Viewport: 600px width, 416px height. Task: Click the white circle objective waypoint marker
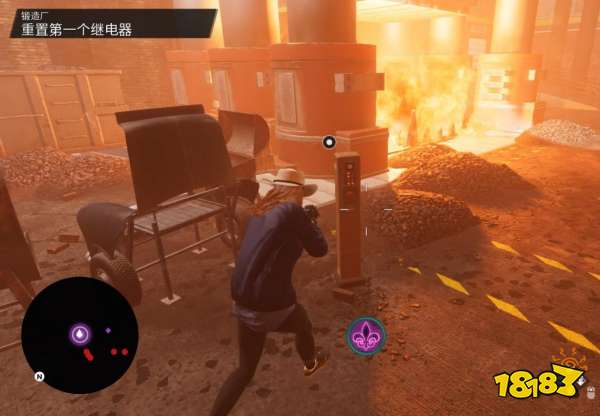click(x=329, y=142)
